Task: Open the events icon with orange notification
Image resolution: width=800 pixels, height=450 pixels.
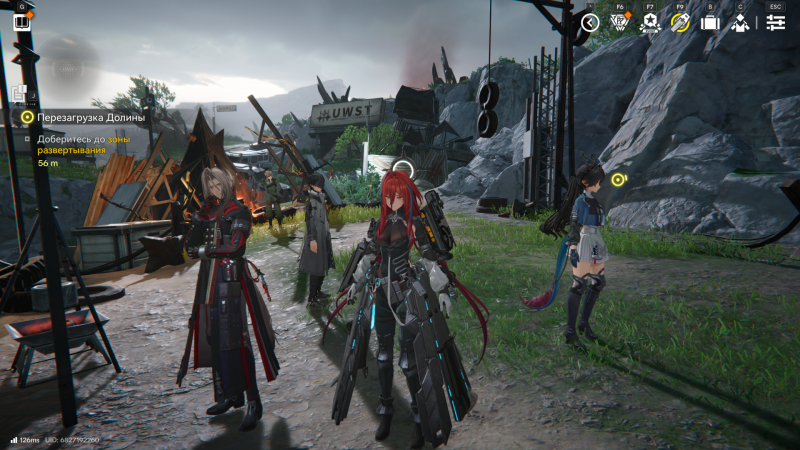Action: 619,22
